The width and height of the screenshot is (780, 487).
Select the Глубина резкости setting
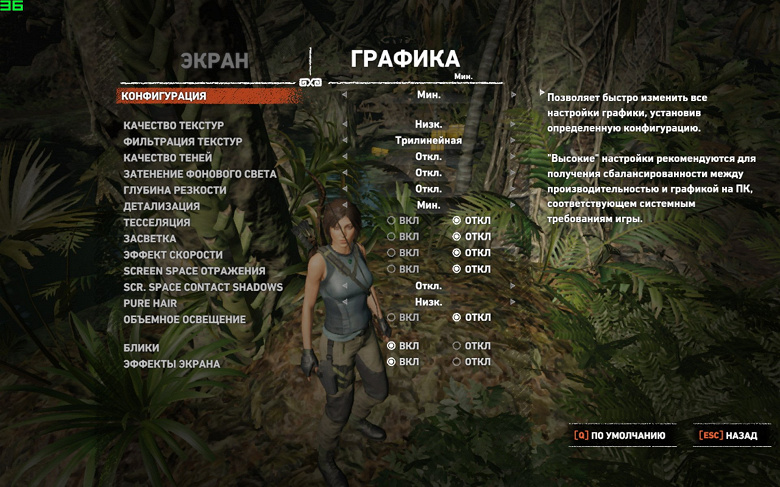(174, 190)
